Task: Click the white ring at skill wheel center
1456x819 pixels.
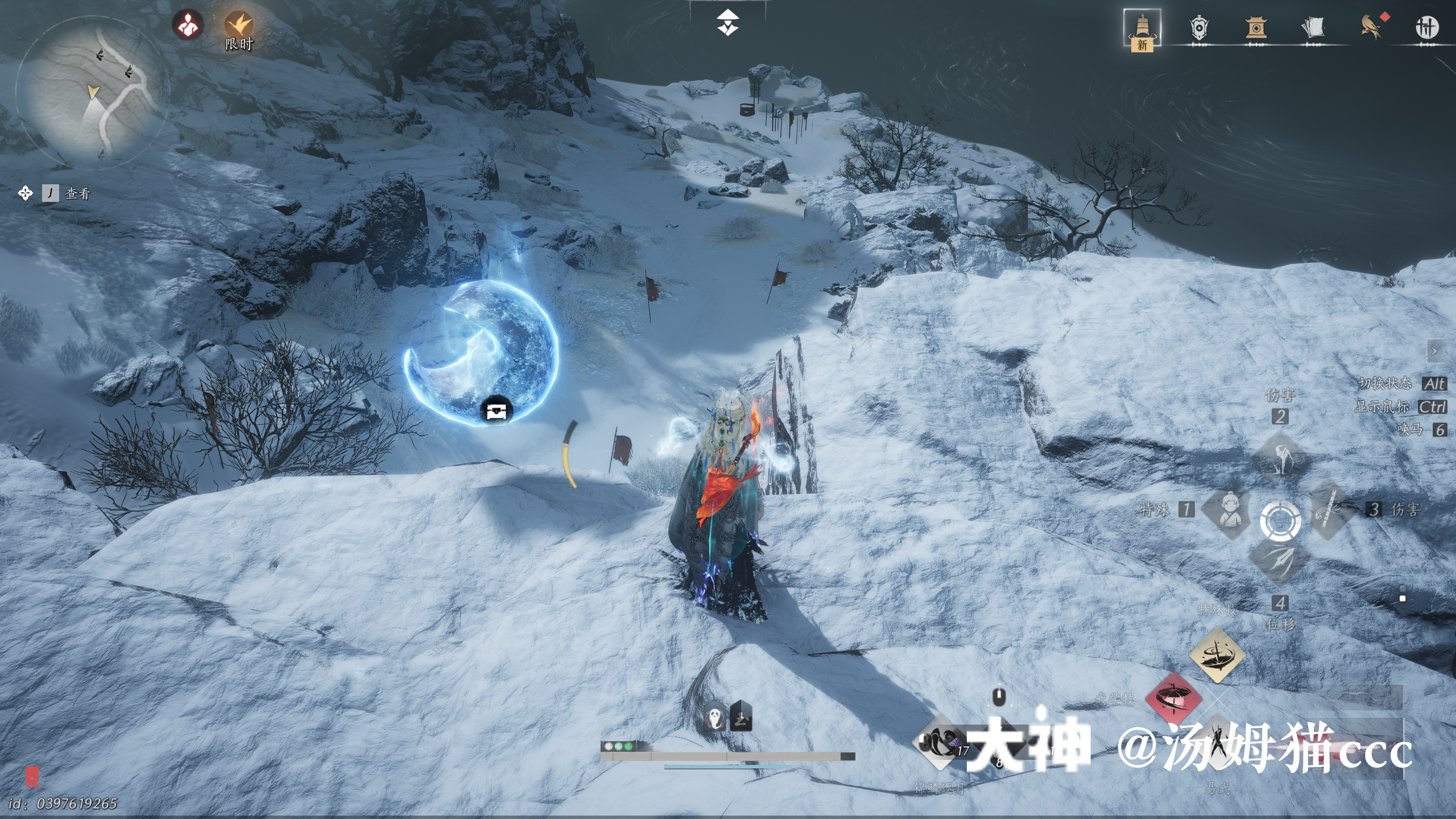Action: (x=1280, y=519)
